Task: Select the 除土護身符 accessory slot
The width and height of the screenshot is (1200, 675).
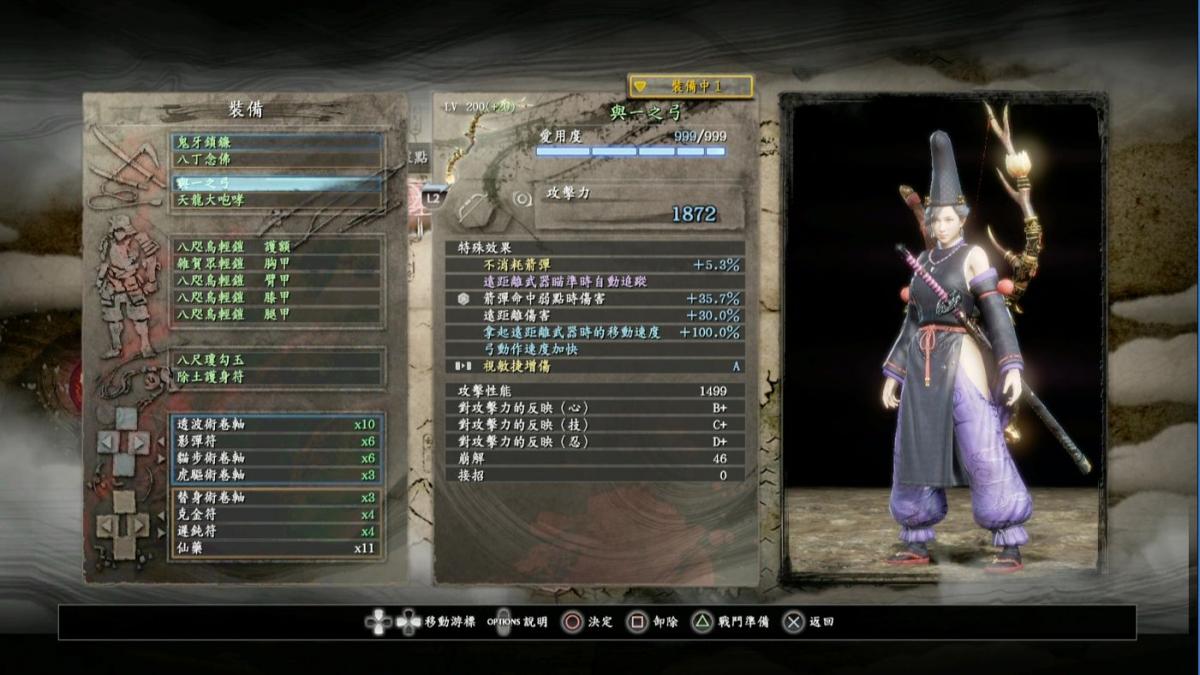Action: point(276,376)
